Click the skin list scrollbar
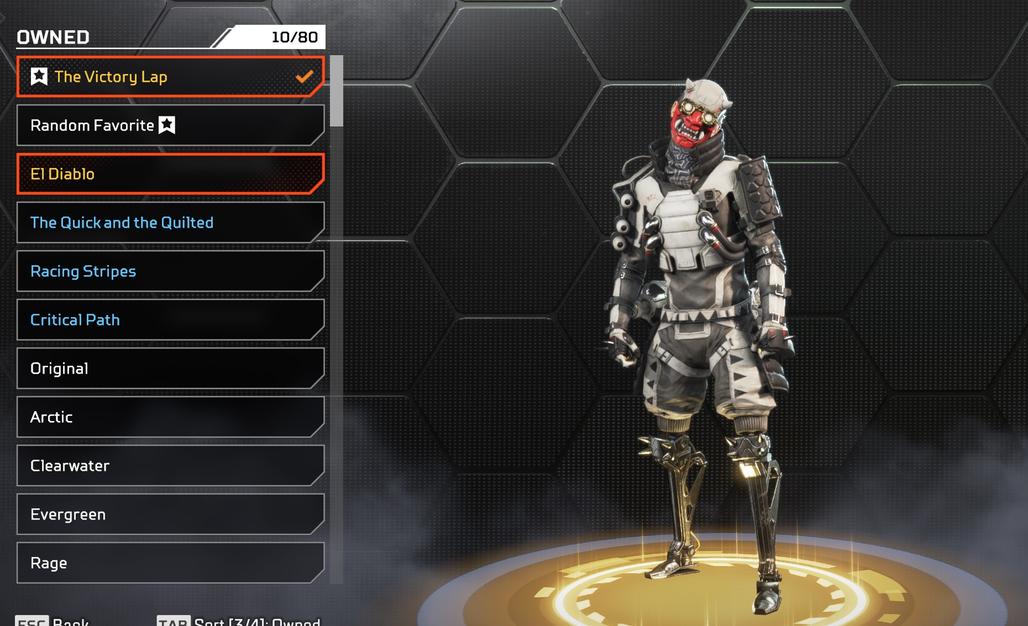This screenshot has height=626, width=1028. click(x=337, y=92)
